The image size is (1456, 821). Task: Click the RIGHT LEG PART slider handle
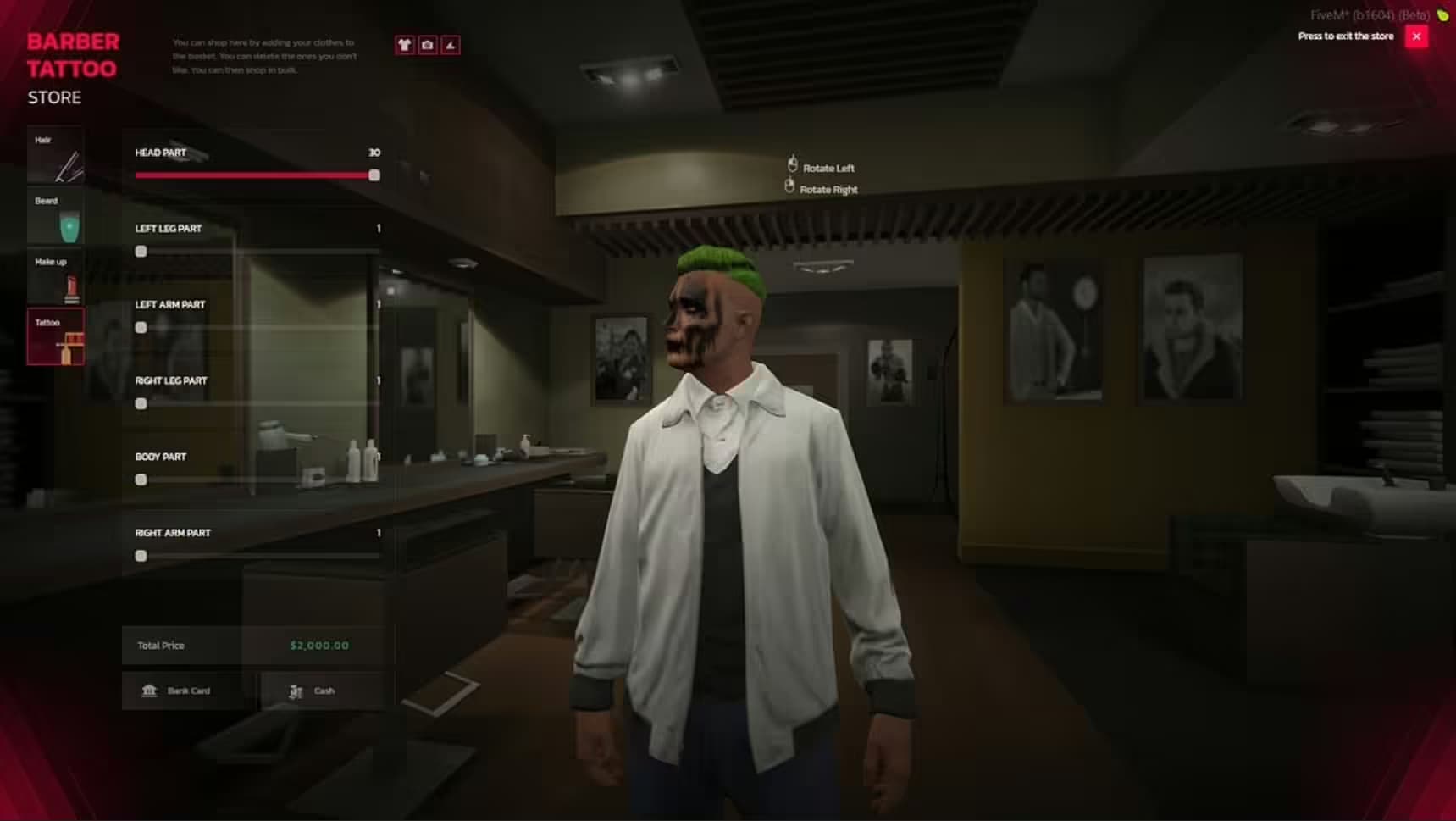pyautogui.click(x=141, y=403)
